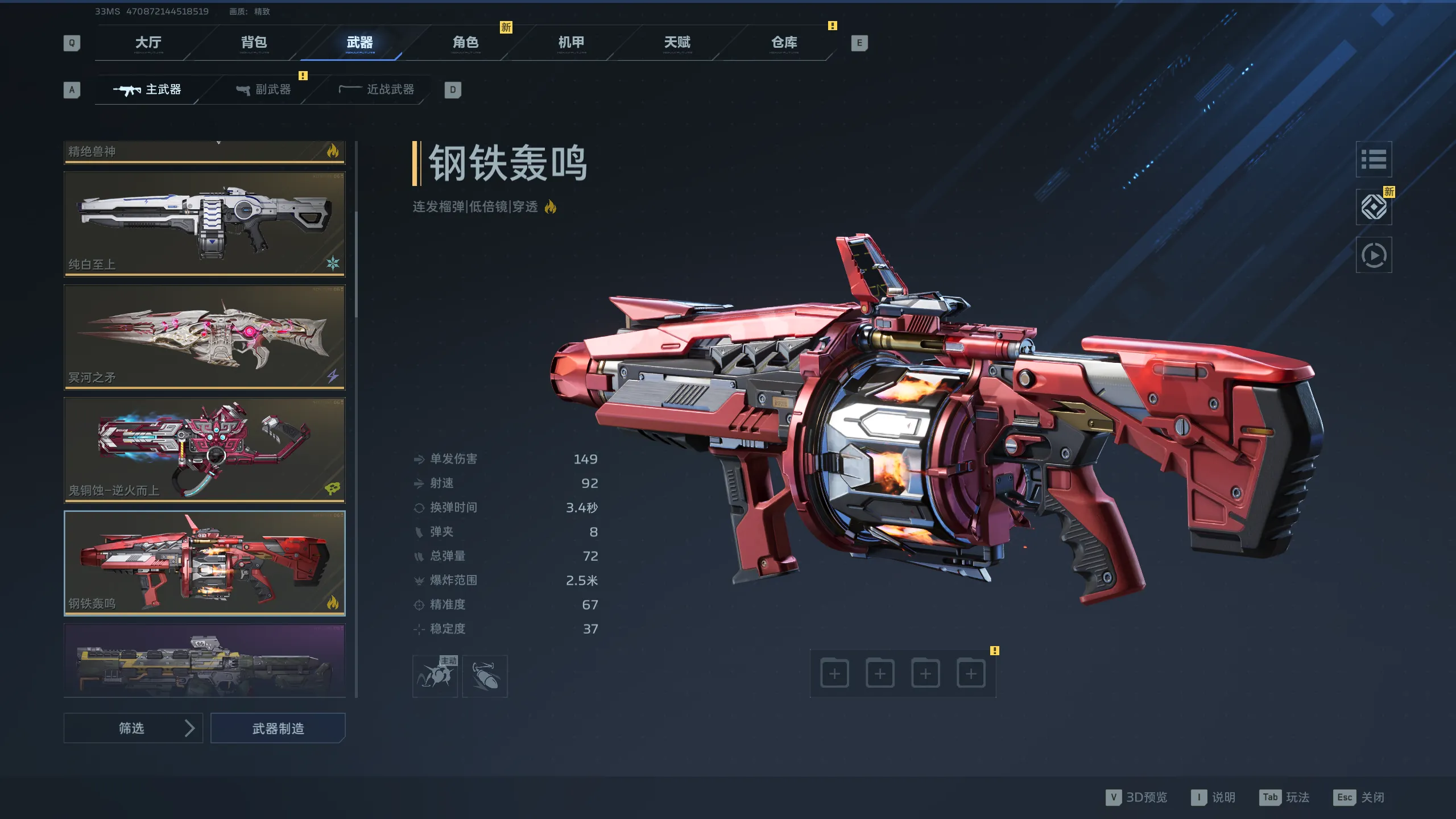Open the 武器制造 weapon crafting button
Viewport: 1456px width, 819px height.
(278, 728)
